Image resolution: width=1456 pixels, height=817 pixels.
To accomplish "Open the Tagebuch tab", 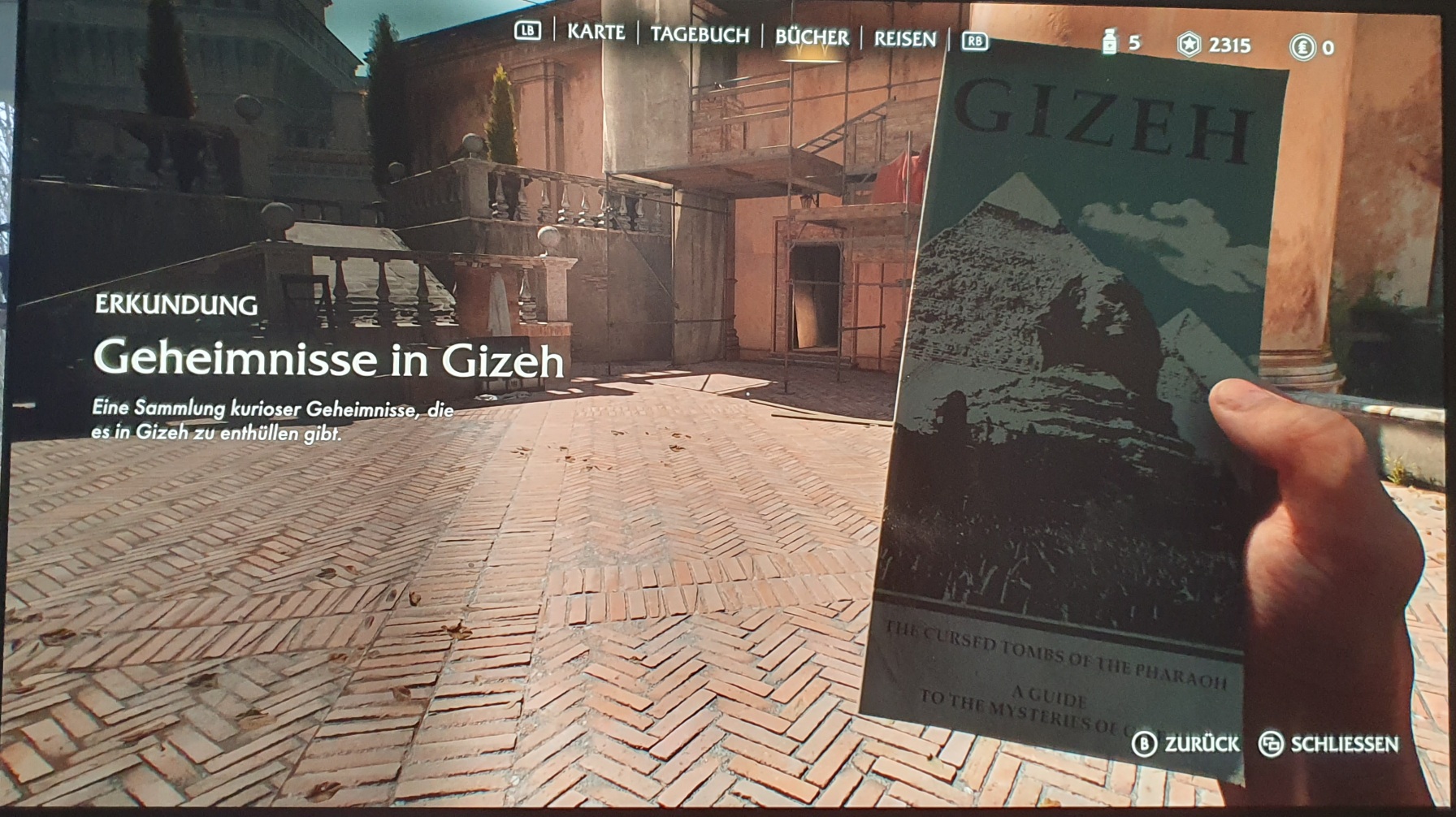I will [x=699, y=35].
